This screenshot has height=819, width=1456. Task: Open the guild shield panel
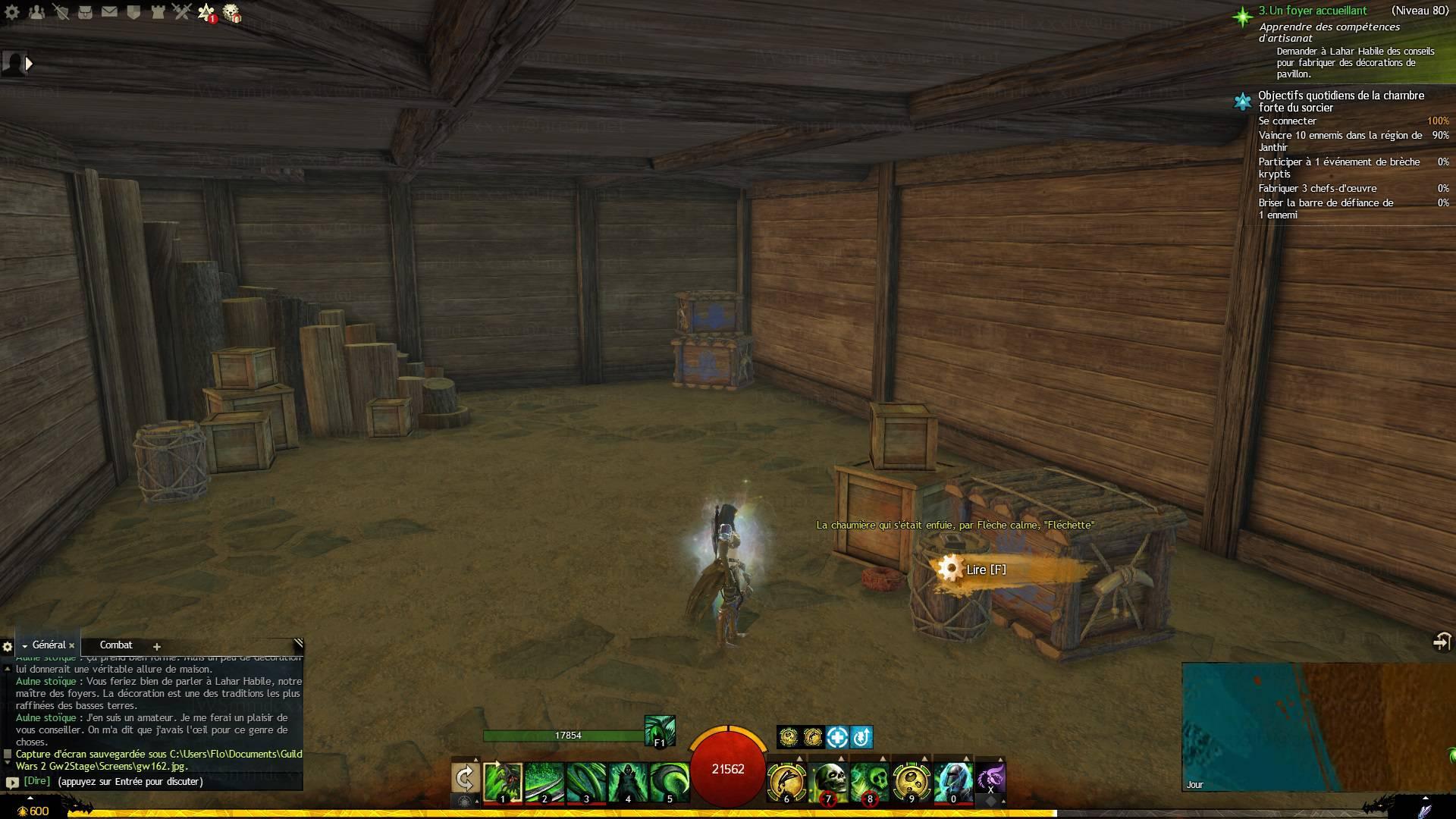click(133, 12)
